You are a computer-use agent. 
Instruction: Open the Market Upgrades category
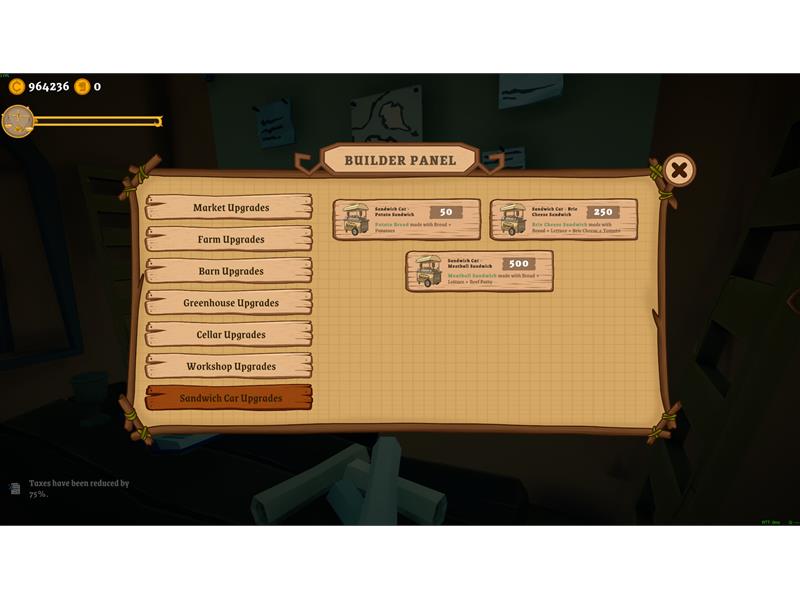tap(229, 208)
